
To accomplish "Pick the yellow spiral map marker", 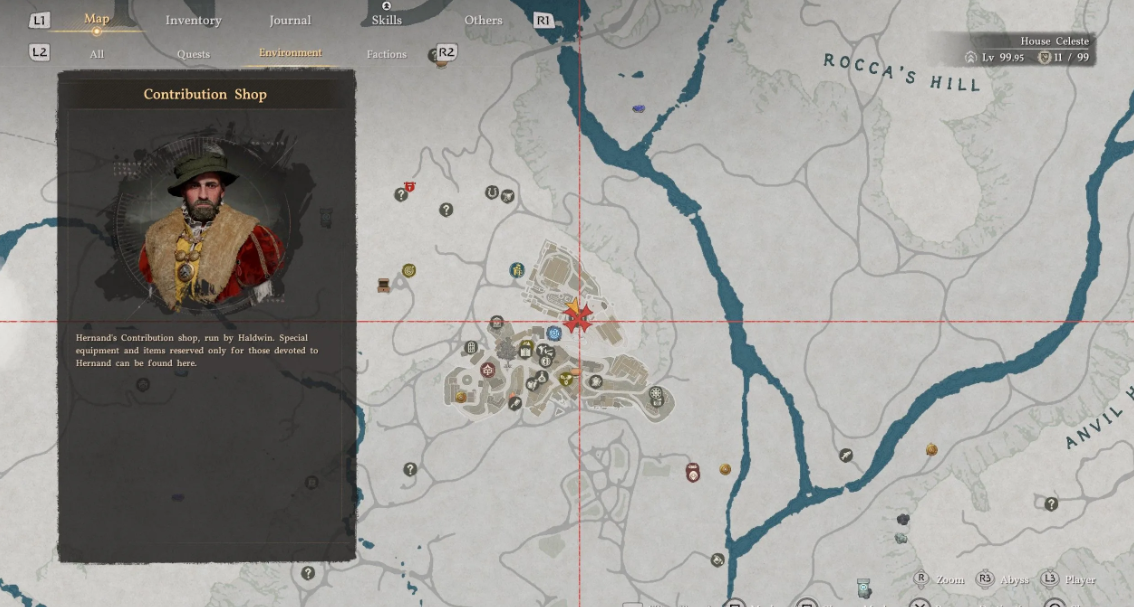I will tap(408, 270).
